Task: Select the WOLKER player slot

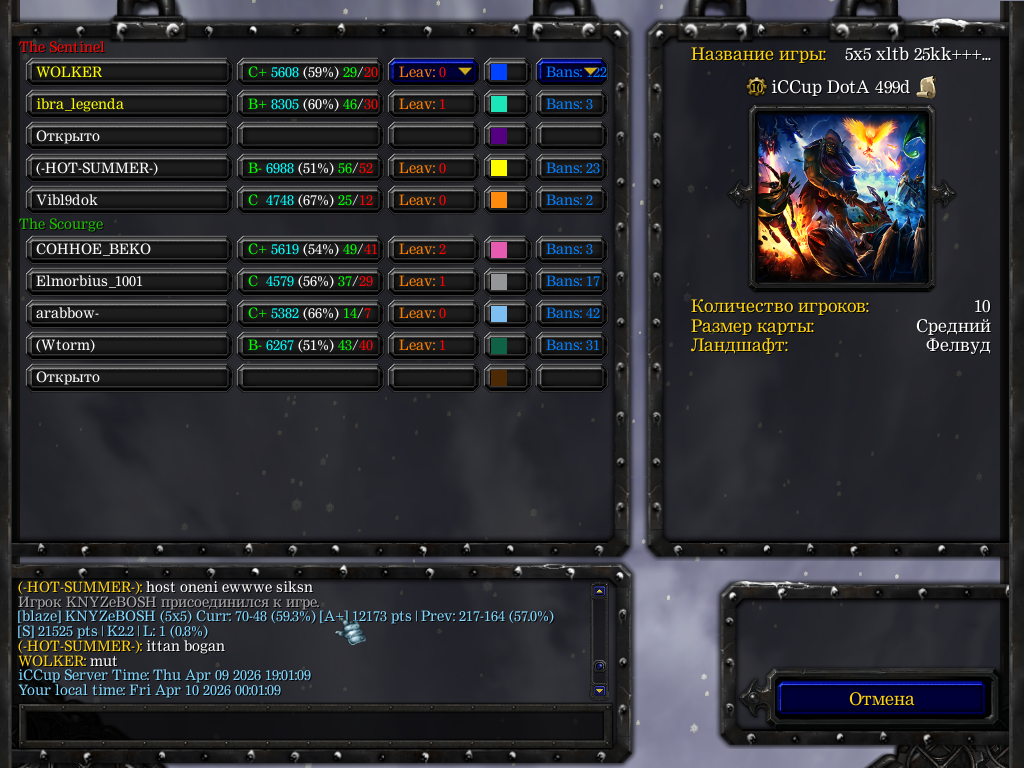Action: pyautogui.click(x=129, y=72)
